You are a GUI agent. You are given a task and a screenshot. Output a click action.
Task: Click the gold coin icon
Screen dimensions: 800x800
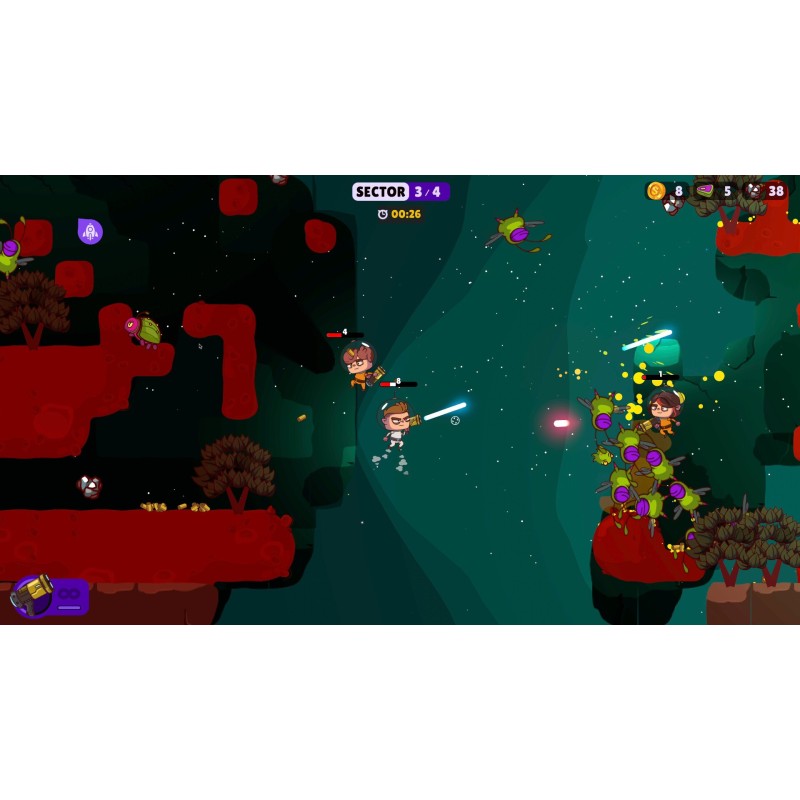click(656, 191)
